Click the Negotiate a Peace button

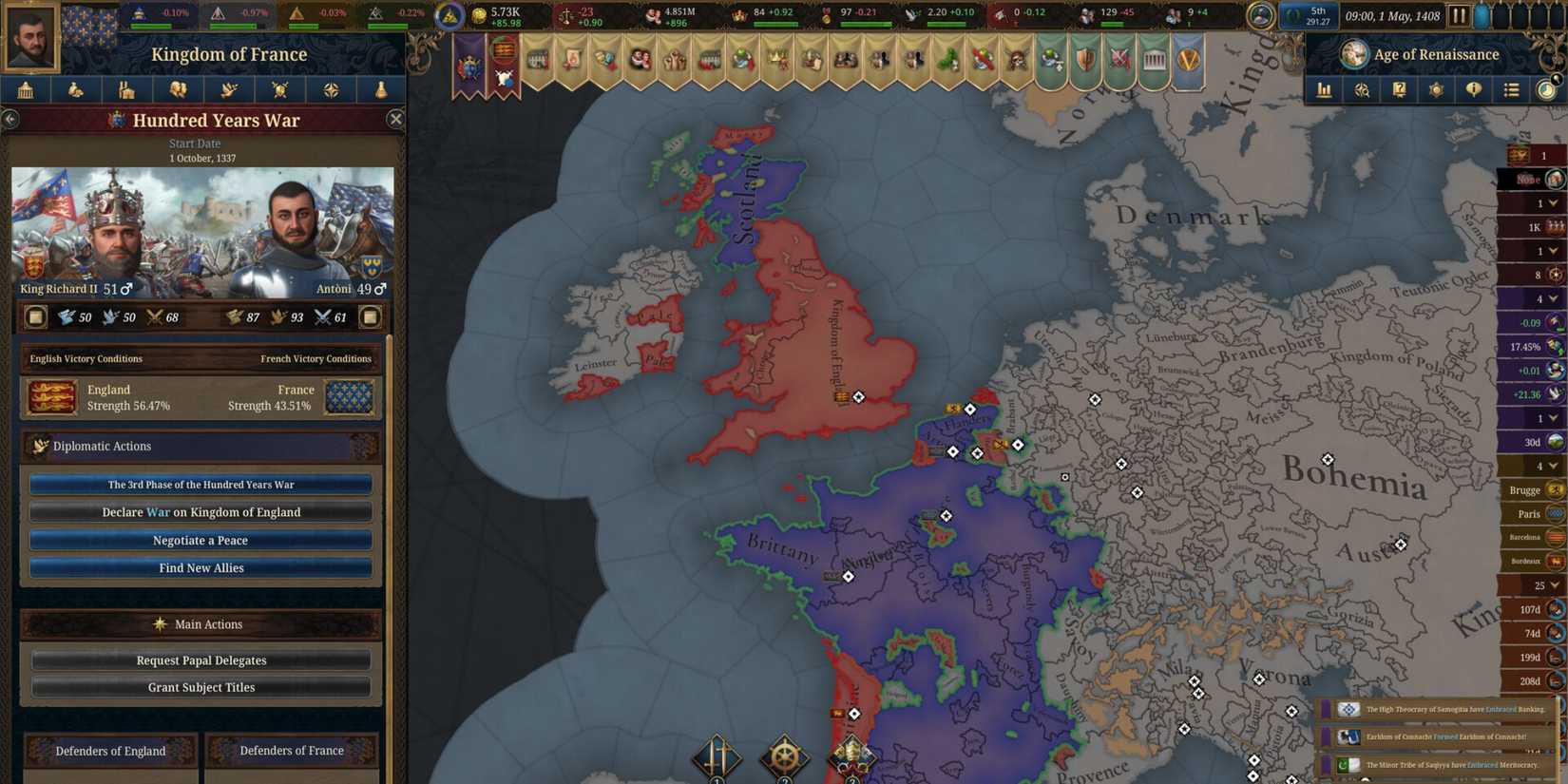click(x=201, y=540)
